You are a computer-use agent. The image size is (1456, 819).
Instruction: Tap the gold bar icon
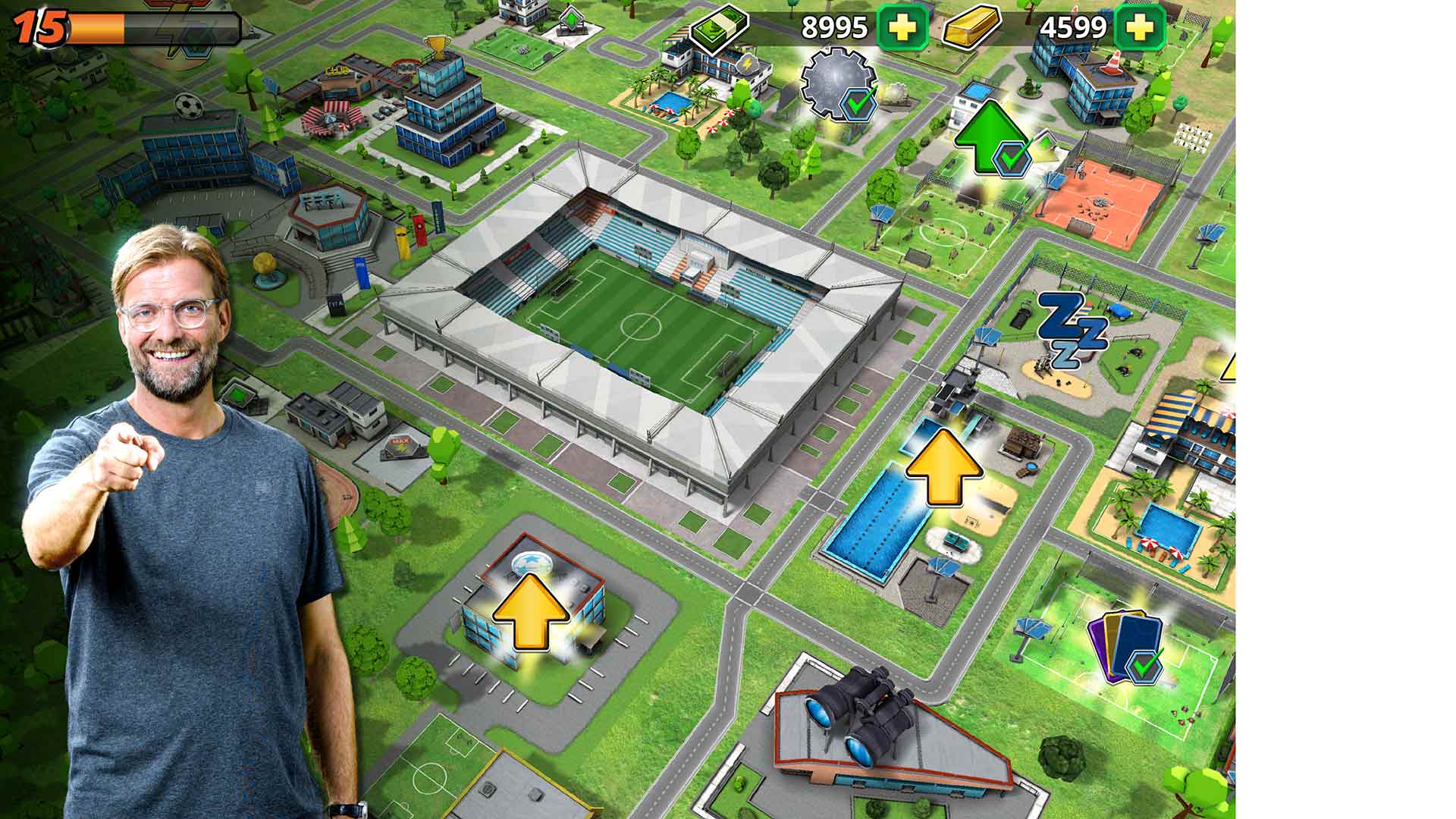(x=971, y=27)
